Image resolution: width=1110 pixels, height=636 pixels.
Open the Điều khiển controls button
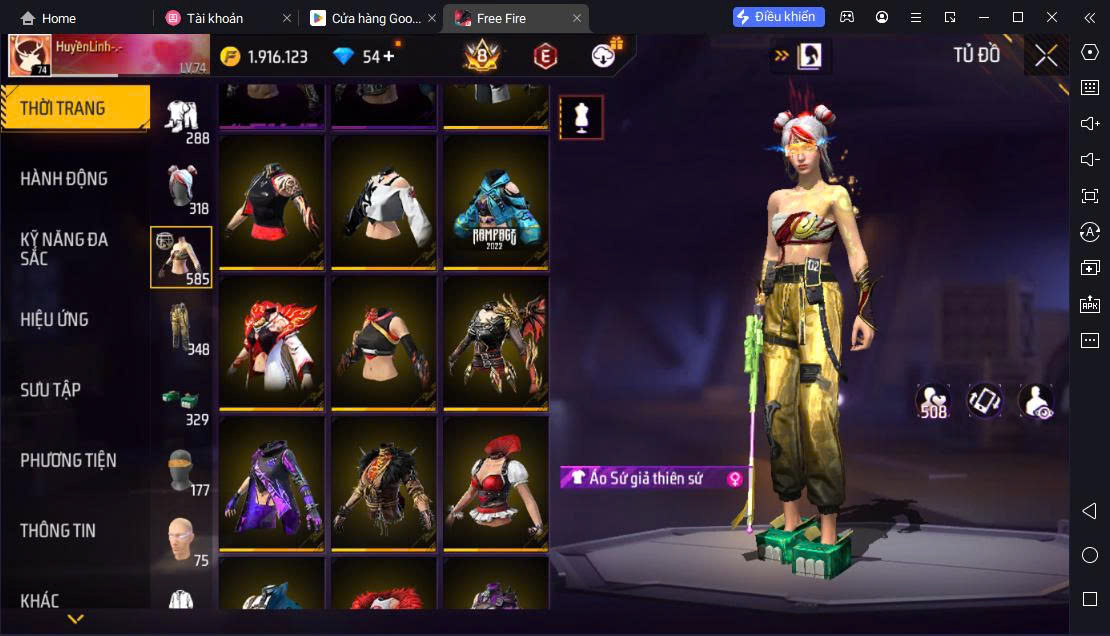[x=778, y=17]
